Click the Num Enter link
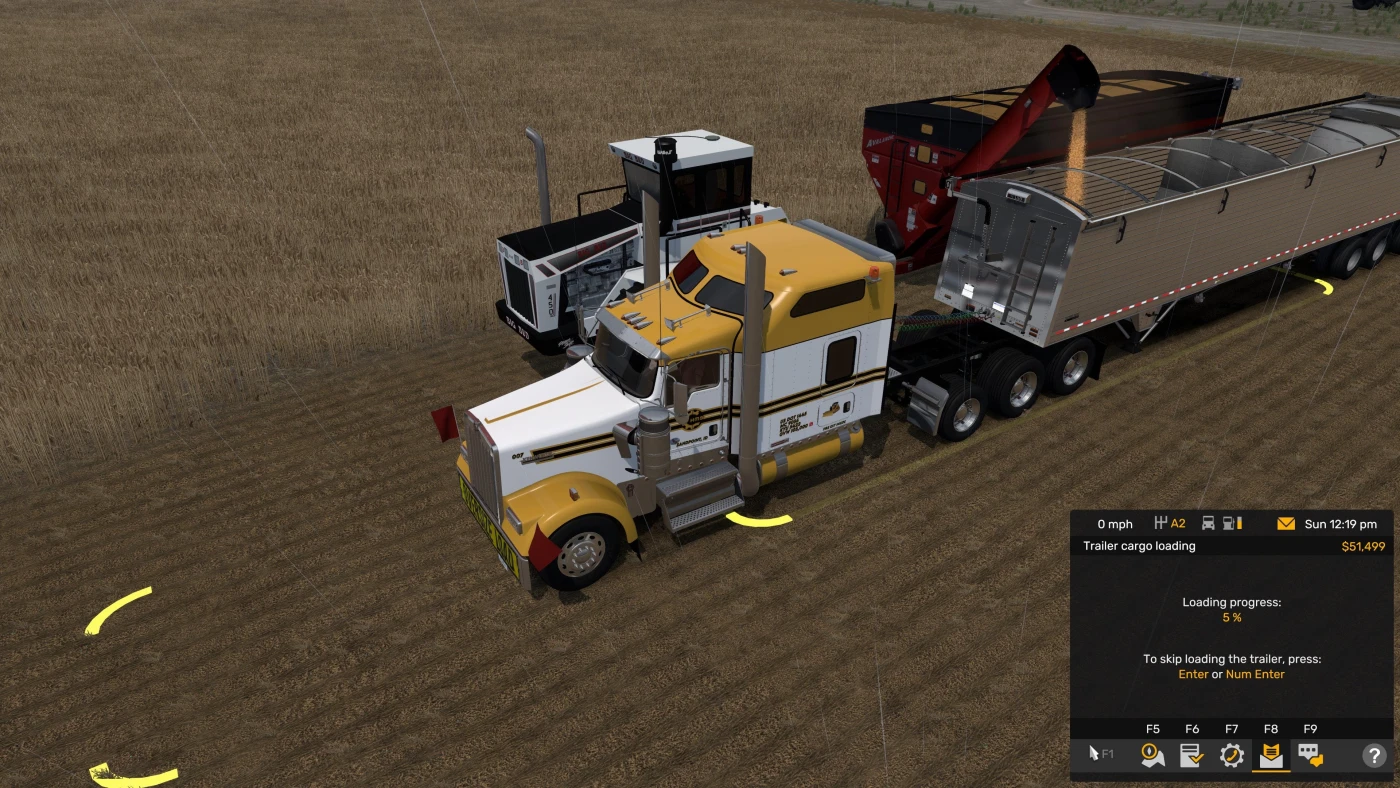 [x=1254, y=674]
